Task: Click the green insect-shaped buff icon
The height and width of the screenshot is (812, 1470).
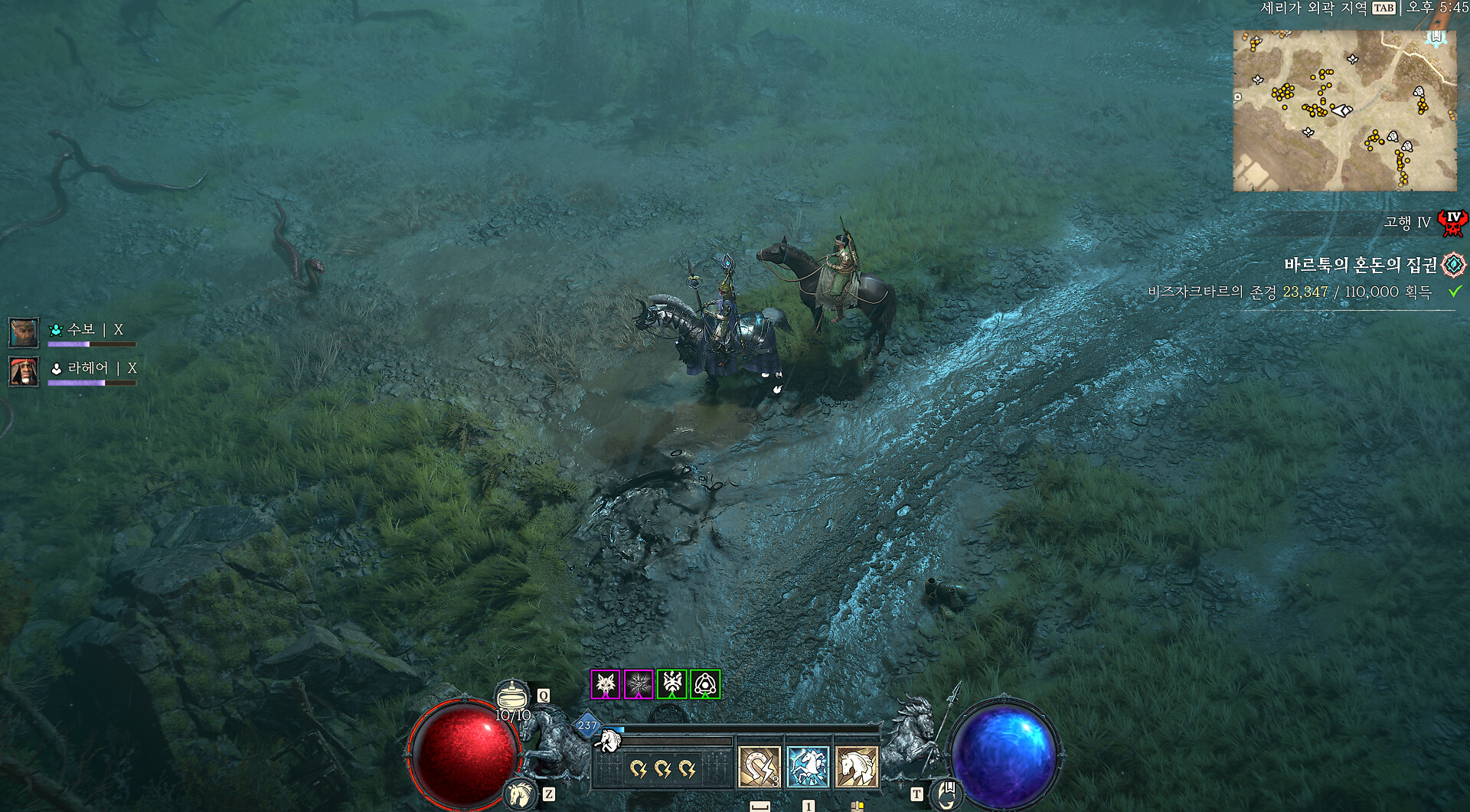Action: click(671, 684)
